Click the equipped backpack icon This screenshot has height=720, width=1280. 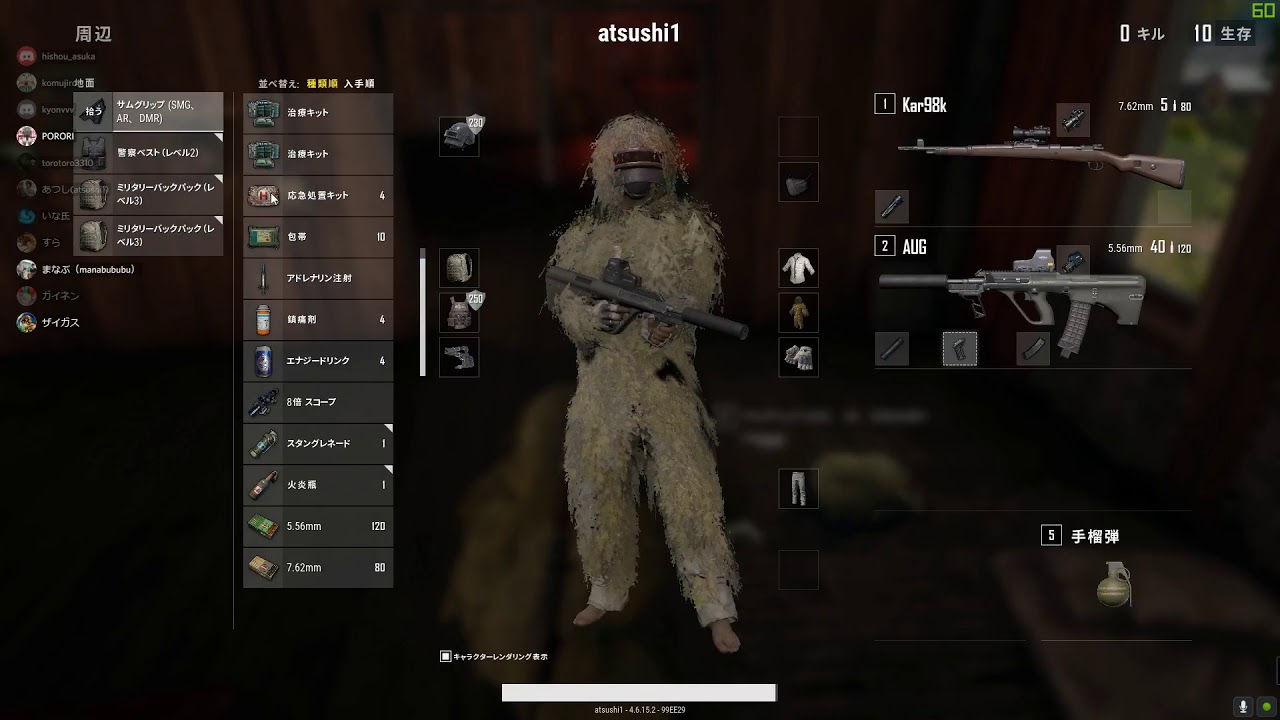coord(459,269)
